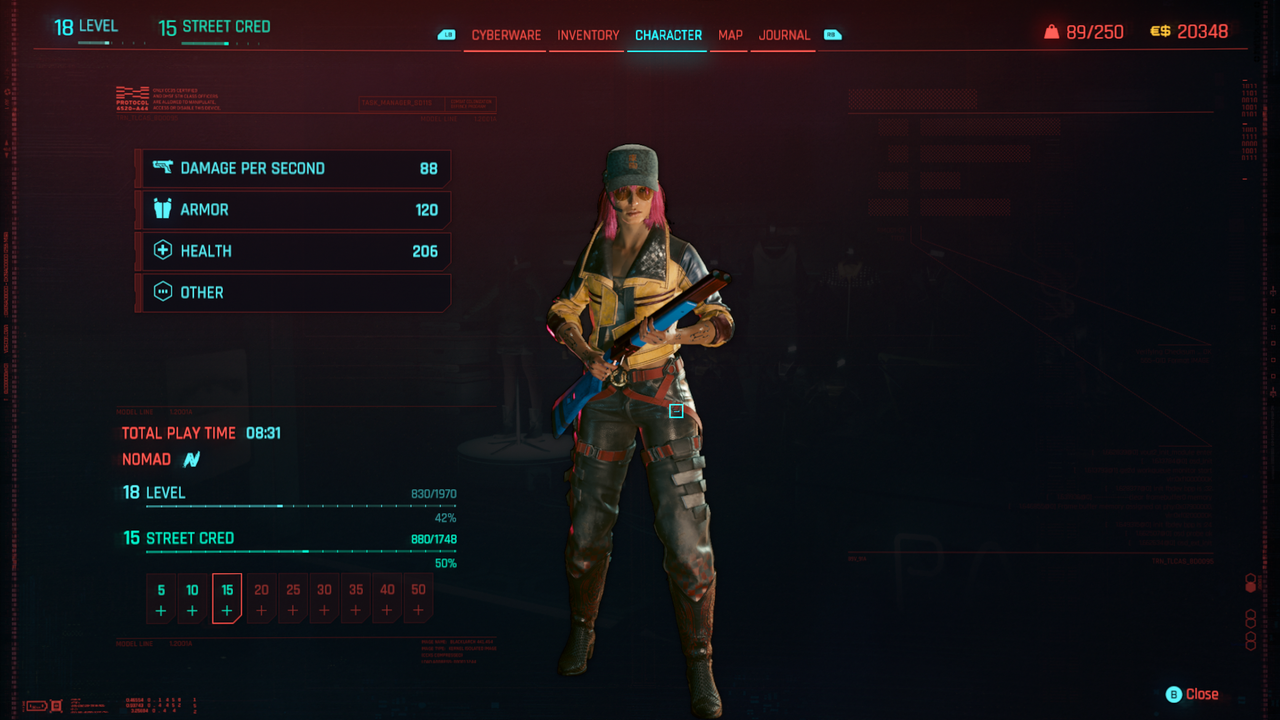Open the Map tab
Viewport: 1280px width, 720px height.
pos(729,35)
